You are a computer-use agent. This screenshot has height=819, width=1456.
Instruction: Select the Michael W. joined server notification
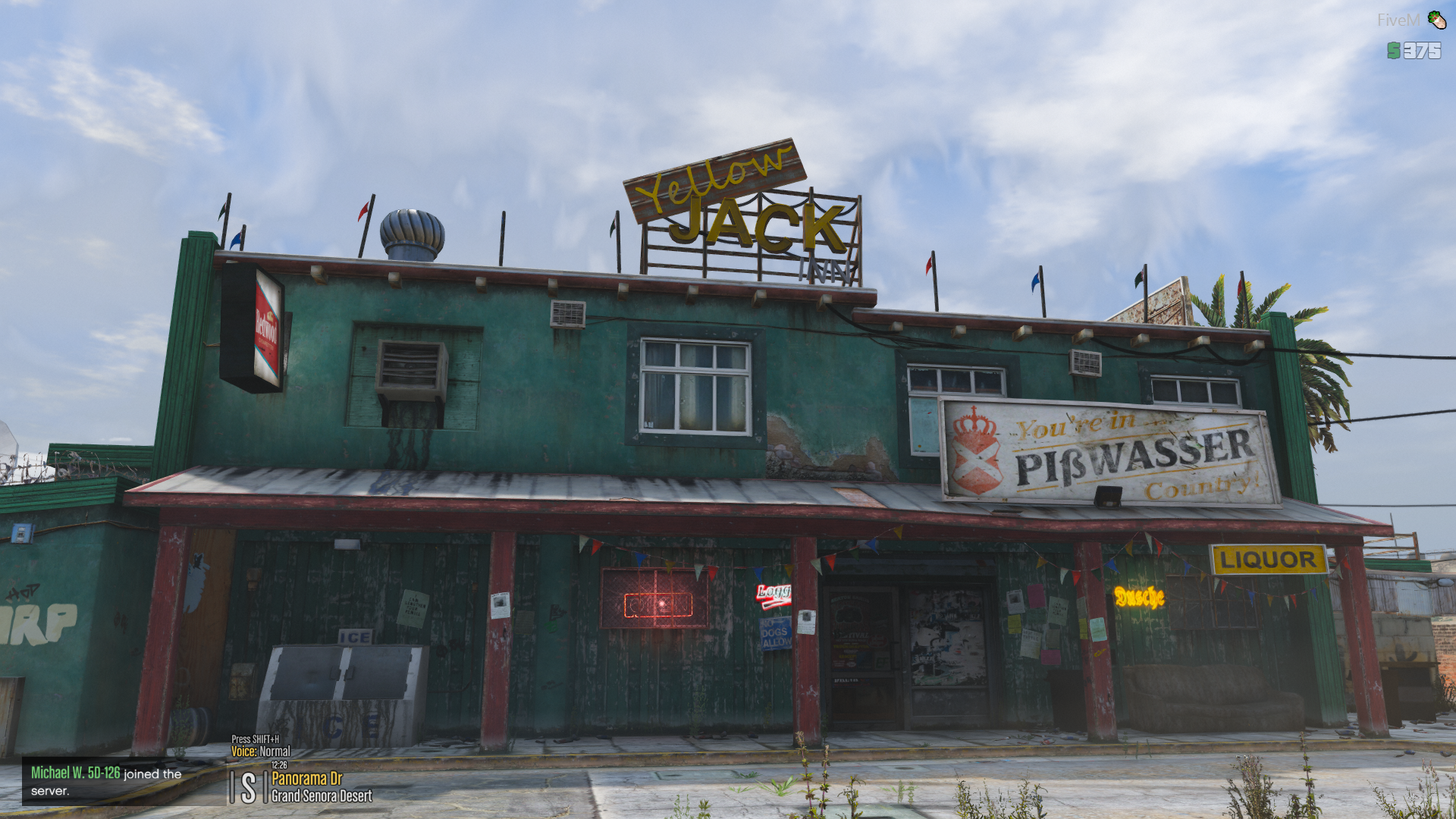point(106,781)
